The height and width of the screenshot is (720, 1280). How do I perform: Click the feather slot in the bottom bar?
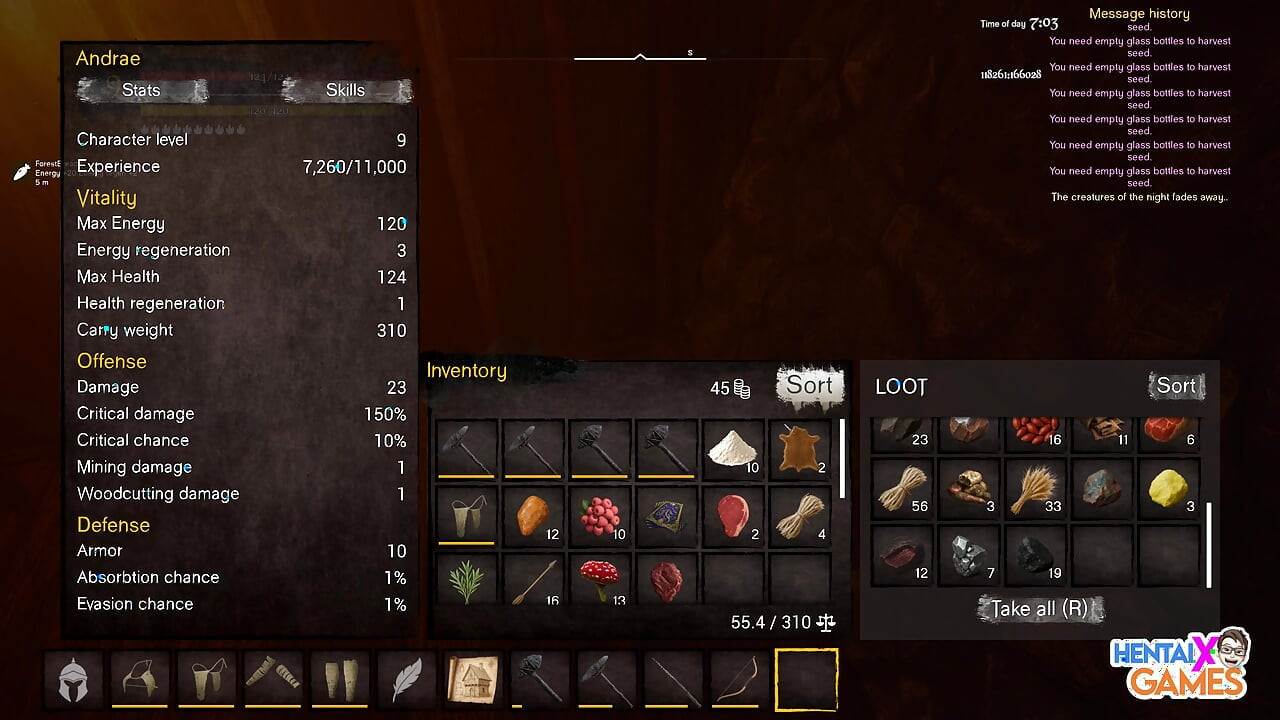pyautogui.click(x=406, y=679)
